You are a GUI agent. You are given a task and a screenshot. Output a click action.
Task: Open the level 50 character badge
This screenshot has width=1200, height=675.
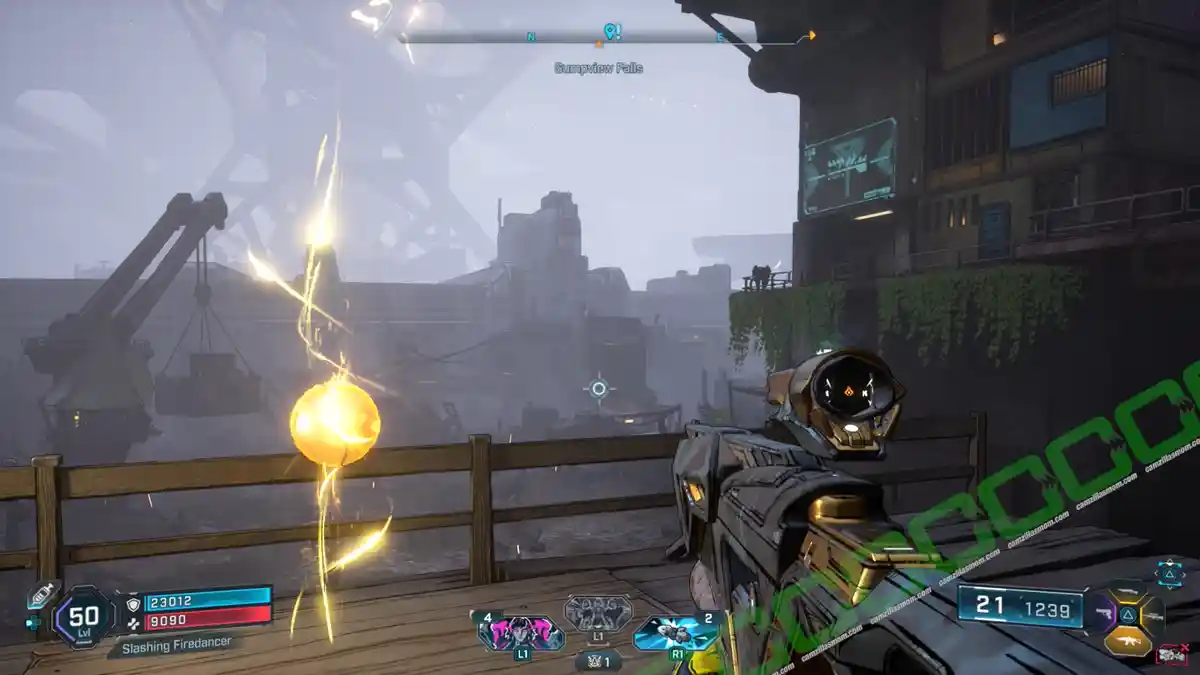[x=84, y=615]
